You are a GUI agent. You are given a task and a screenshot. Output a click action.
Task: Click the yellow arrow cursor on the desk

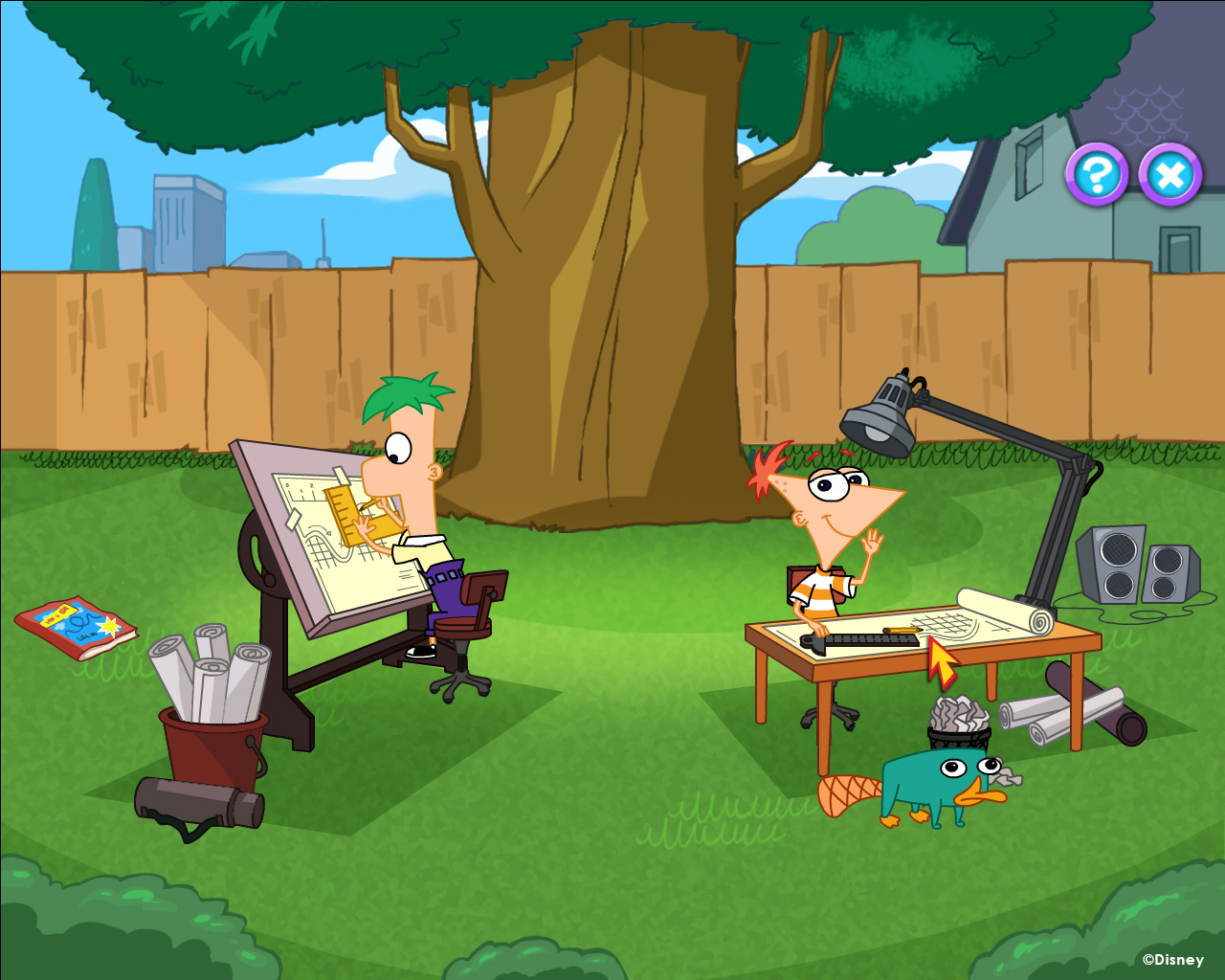(941, 660)
